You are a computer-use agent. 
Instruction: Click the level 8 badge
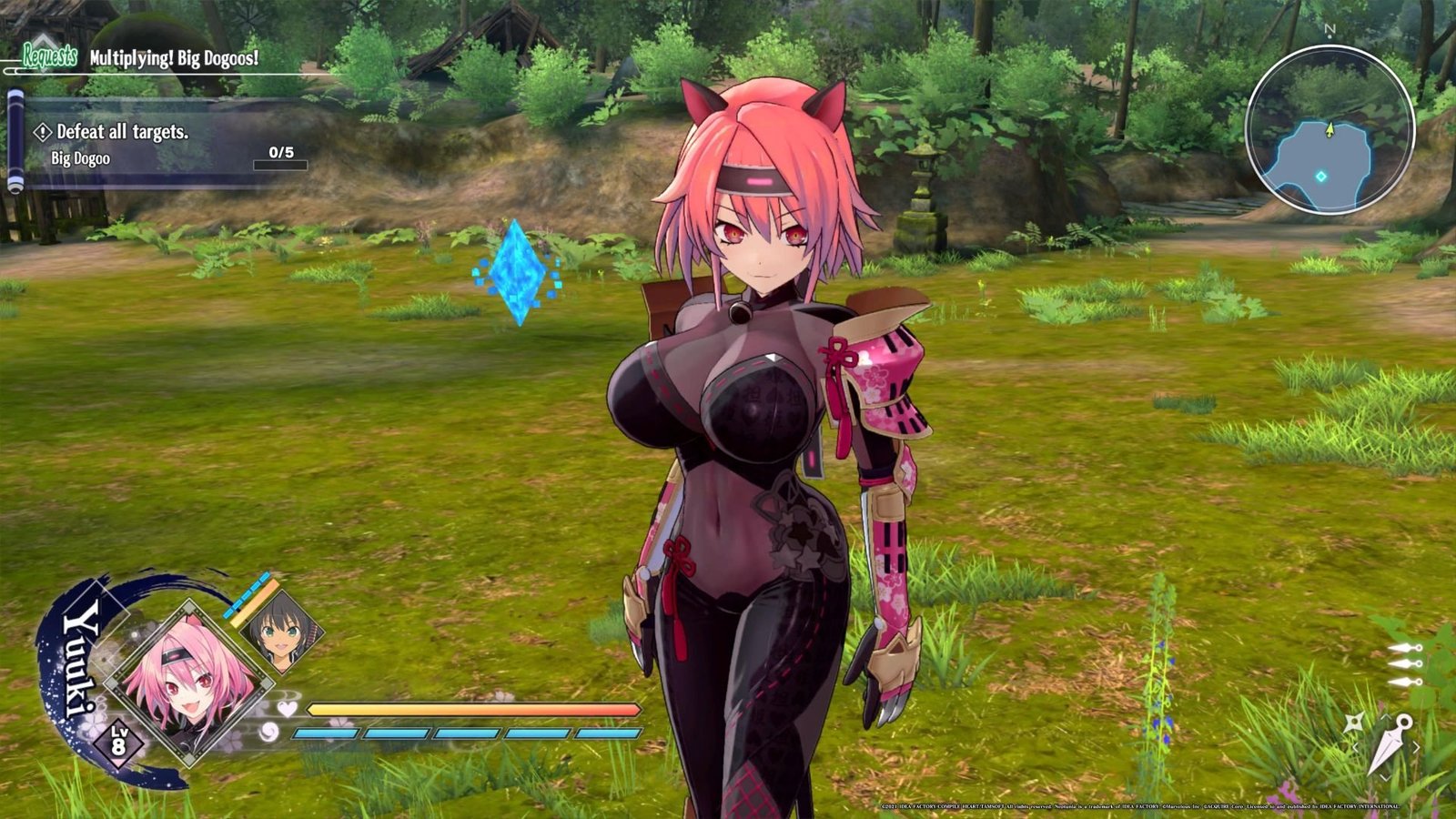(119, 742)
